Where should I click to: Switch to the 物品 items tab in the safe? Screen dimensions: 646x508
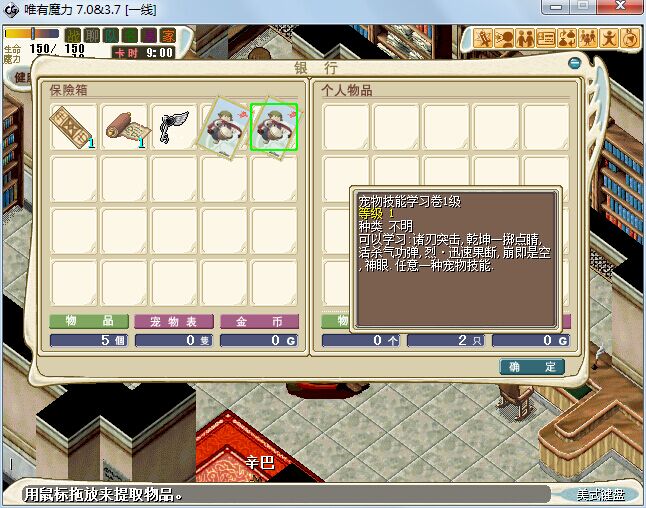[x=89, y=322]
